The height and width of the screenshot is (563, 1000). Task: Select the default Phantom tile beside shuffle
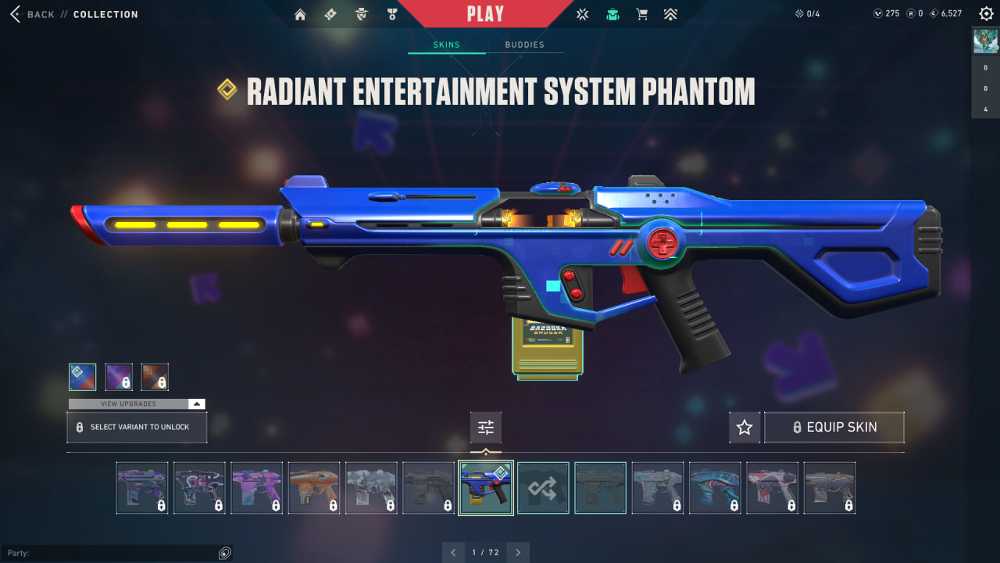[600, 487]
